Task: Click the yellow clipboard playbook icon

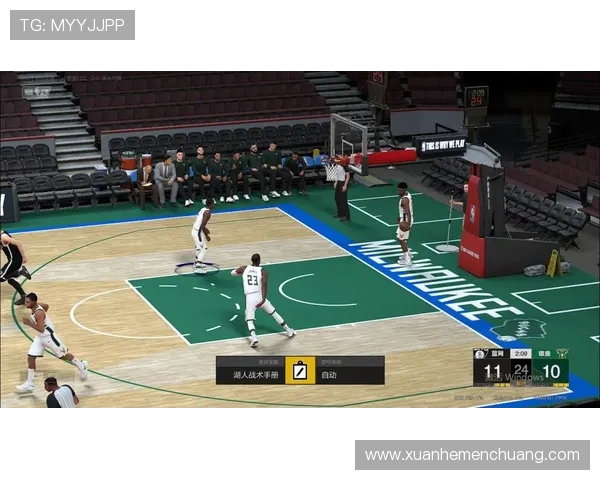Action: point(299,372)
